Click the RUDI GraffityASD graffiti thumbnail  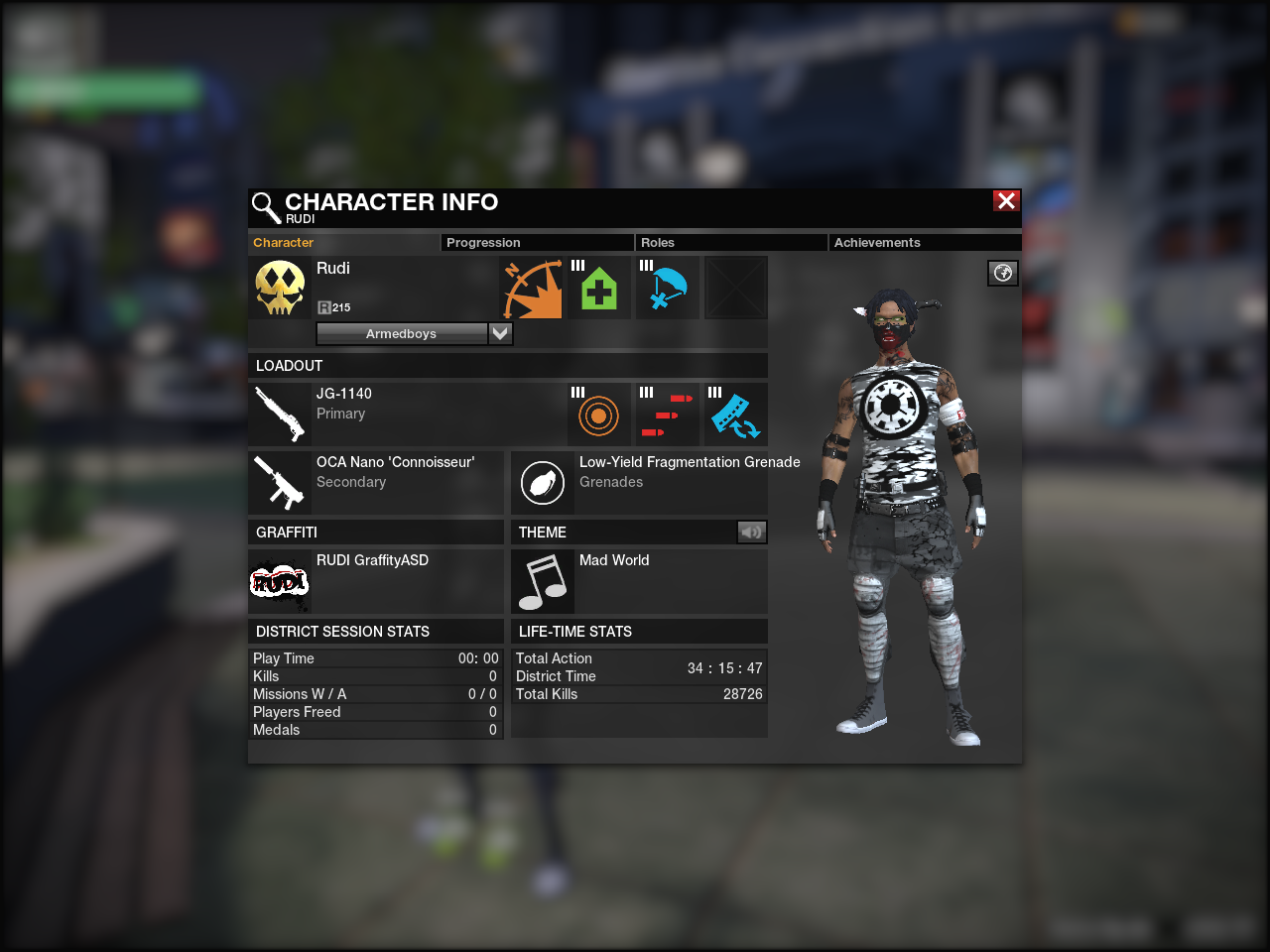coord(280,581)
